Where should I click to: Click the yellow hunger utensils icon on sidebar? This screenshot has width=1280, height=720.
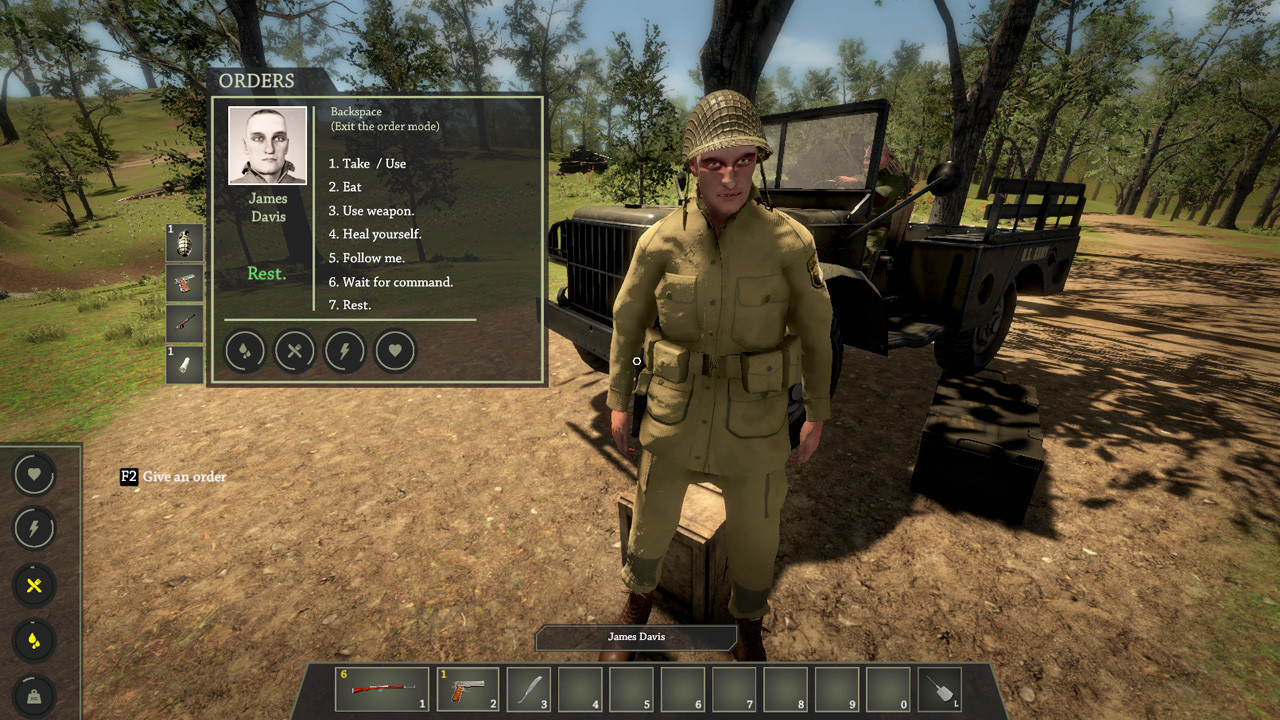tap(33, 587)
